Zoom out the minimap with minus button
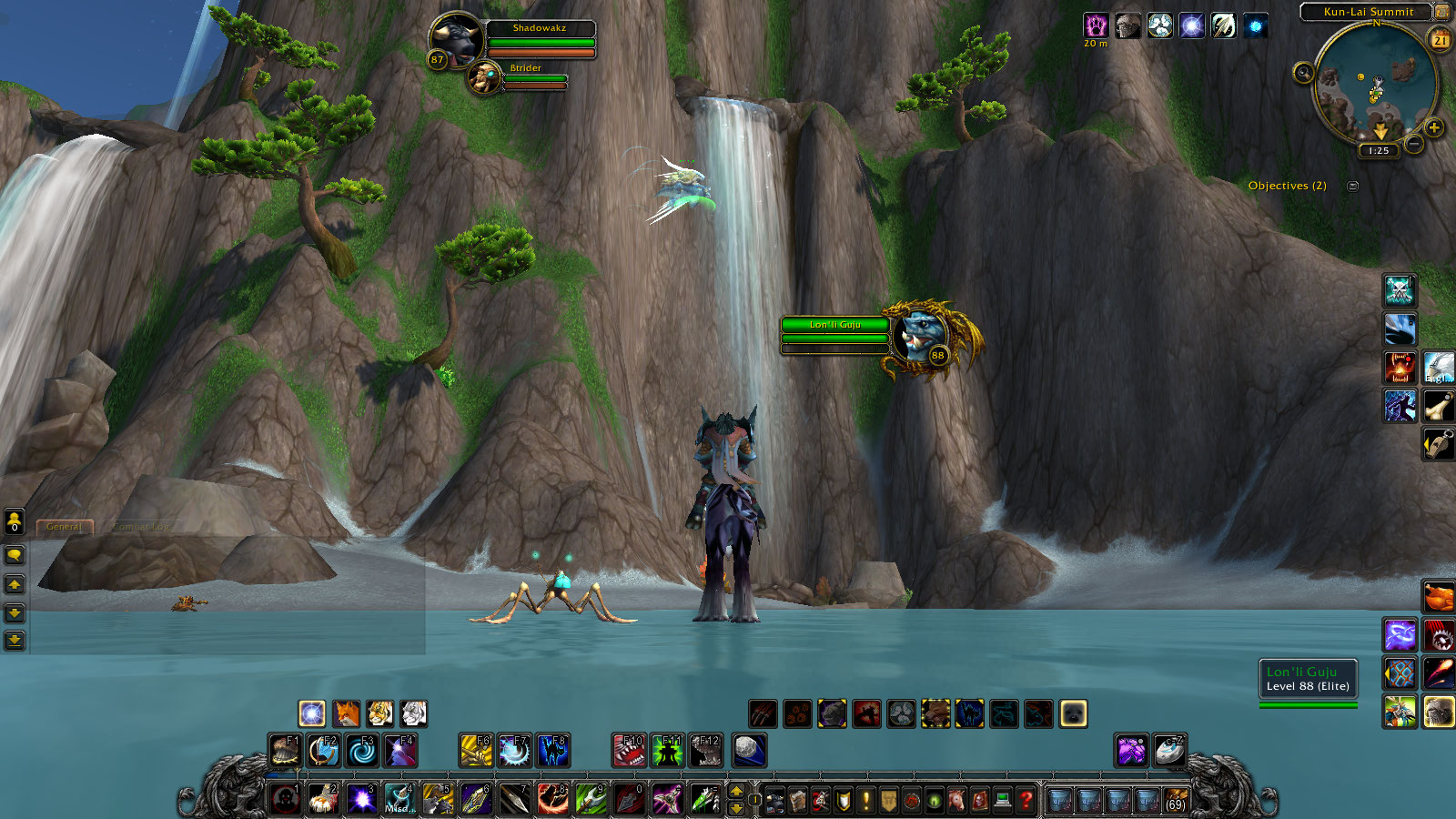1456x819 pixels. point(1413,144)
